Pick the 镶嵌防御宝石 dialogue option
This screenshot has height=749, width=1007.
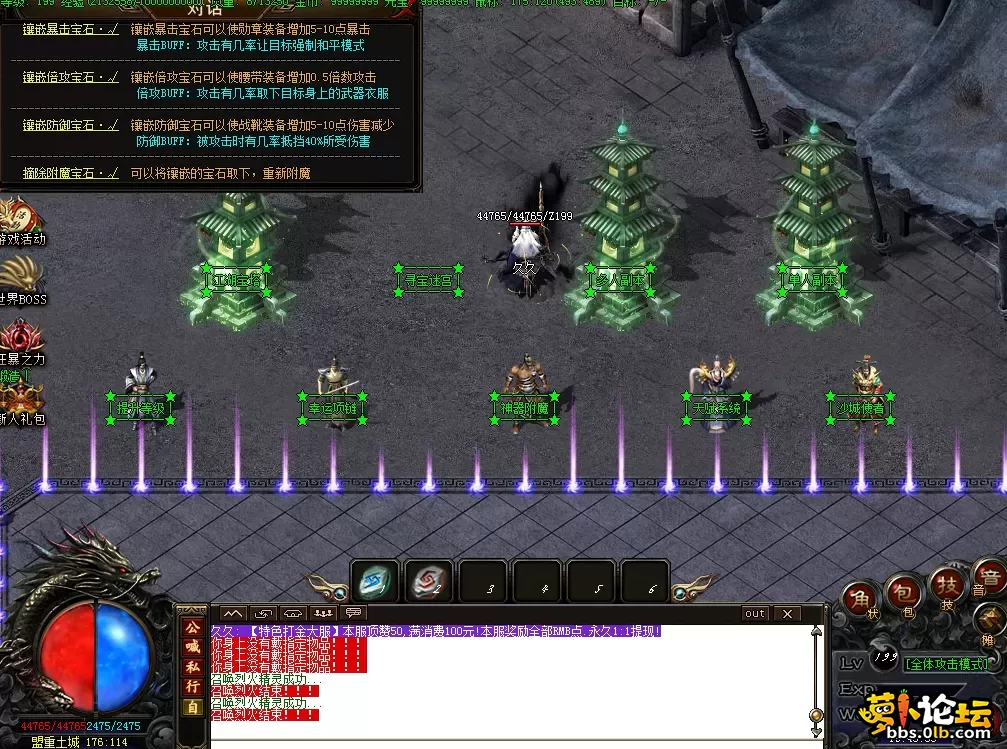click(x=70, y=125)
